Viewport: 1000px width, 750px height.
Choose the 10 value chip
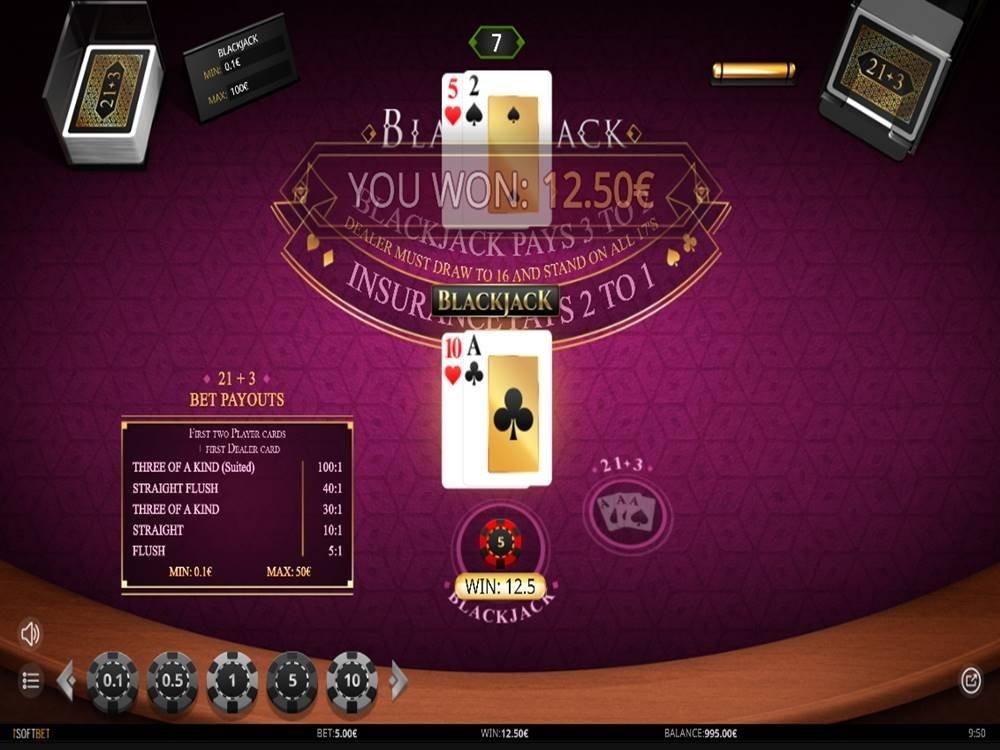click(x=352, y=682)
